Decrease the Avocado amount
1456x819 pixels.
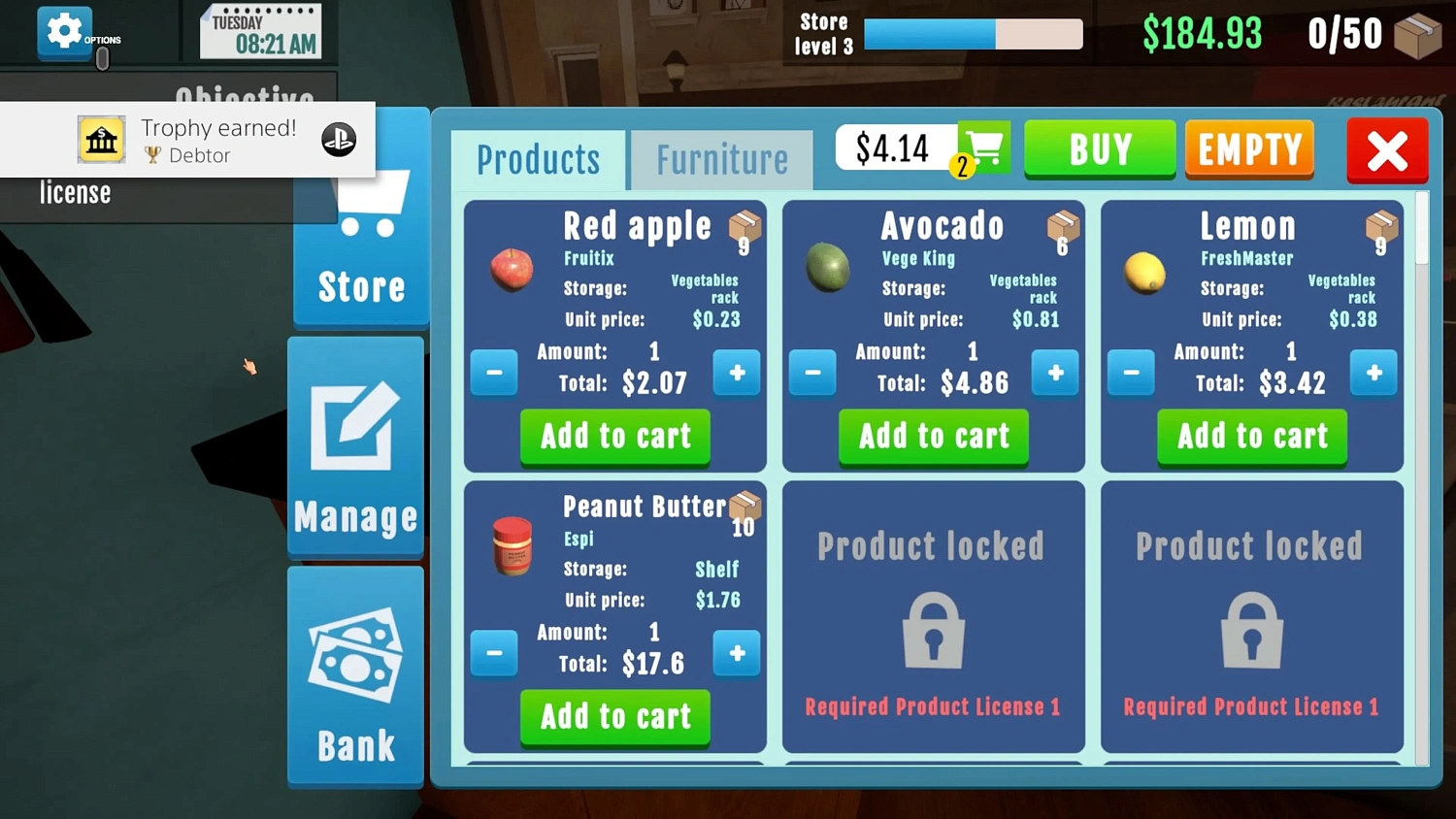[x=812, y=373]
